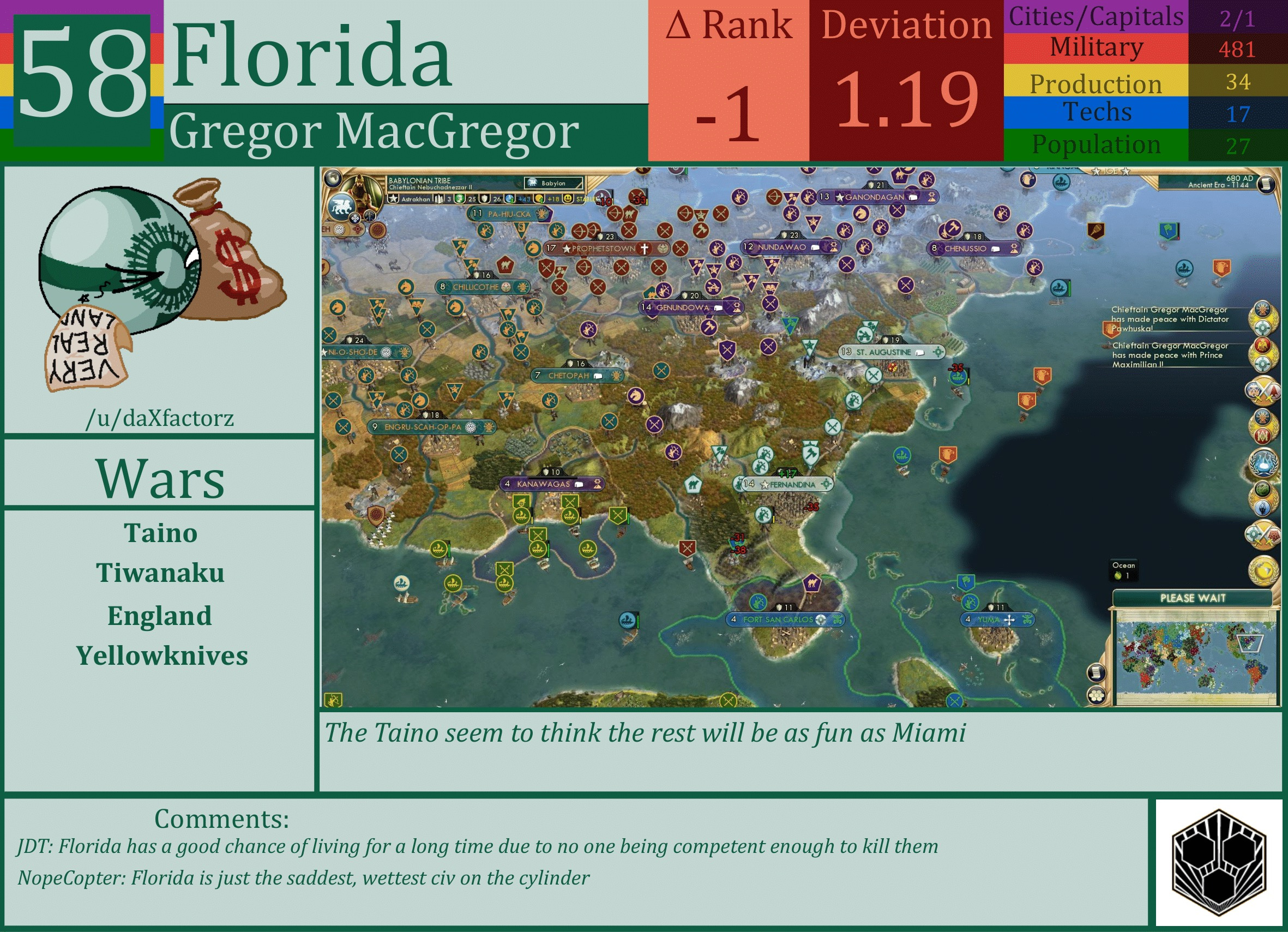The height and width of the screenshot is (932, 1288).
Task: Click the caravan camel icon above Fort San Carlos
Action: (x=812, y=584)
